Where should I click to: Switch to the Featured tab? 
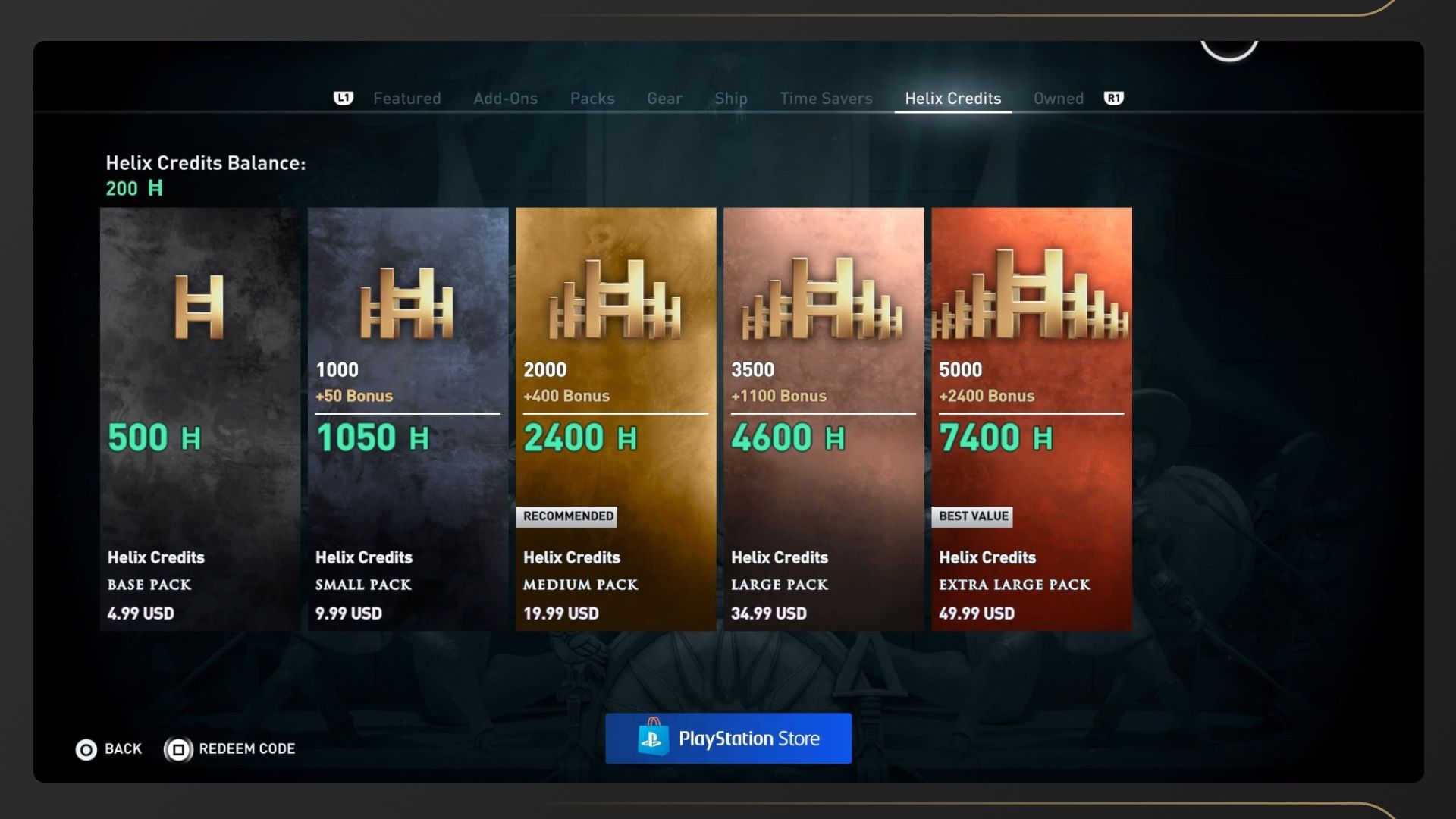pos(406,99)
